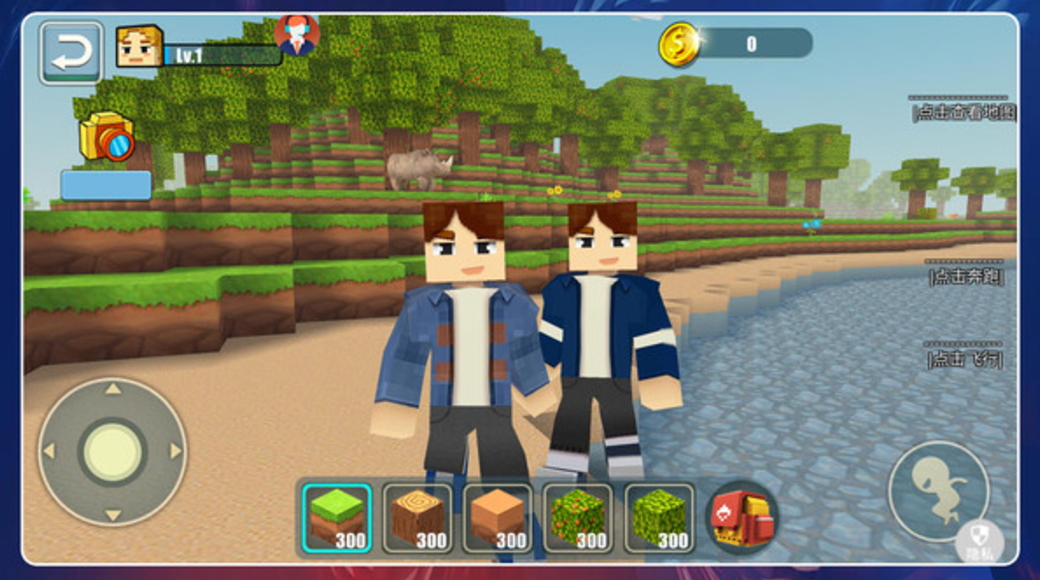The width and height of the screenshot is (1040, 580).
Task: Toggle the 点击飞行 fly prompt
Action: tap(964, 358)
